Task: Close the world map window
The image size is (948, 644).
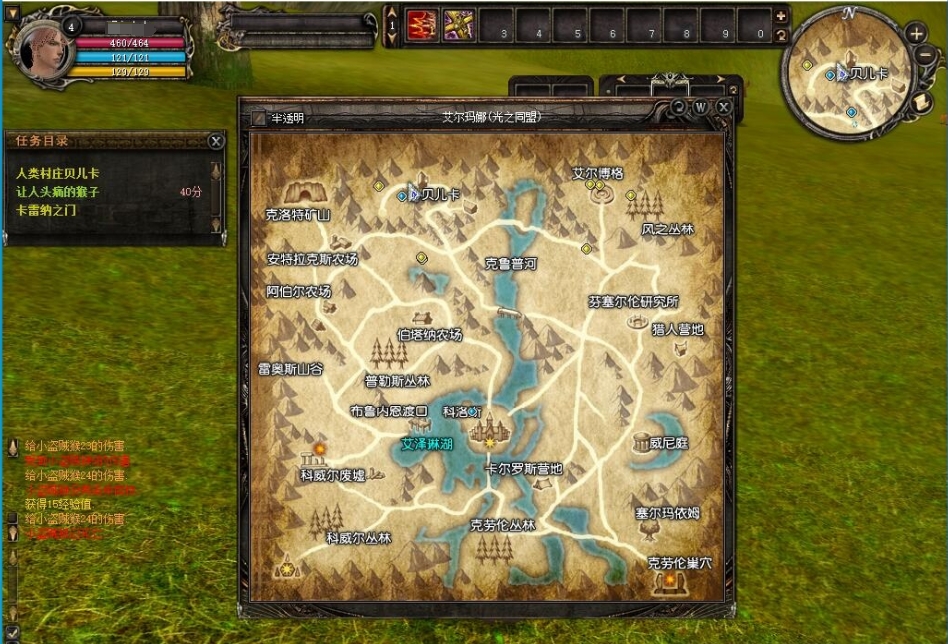Action: [x=724, y=106]
